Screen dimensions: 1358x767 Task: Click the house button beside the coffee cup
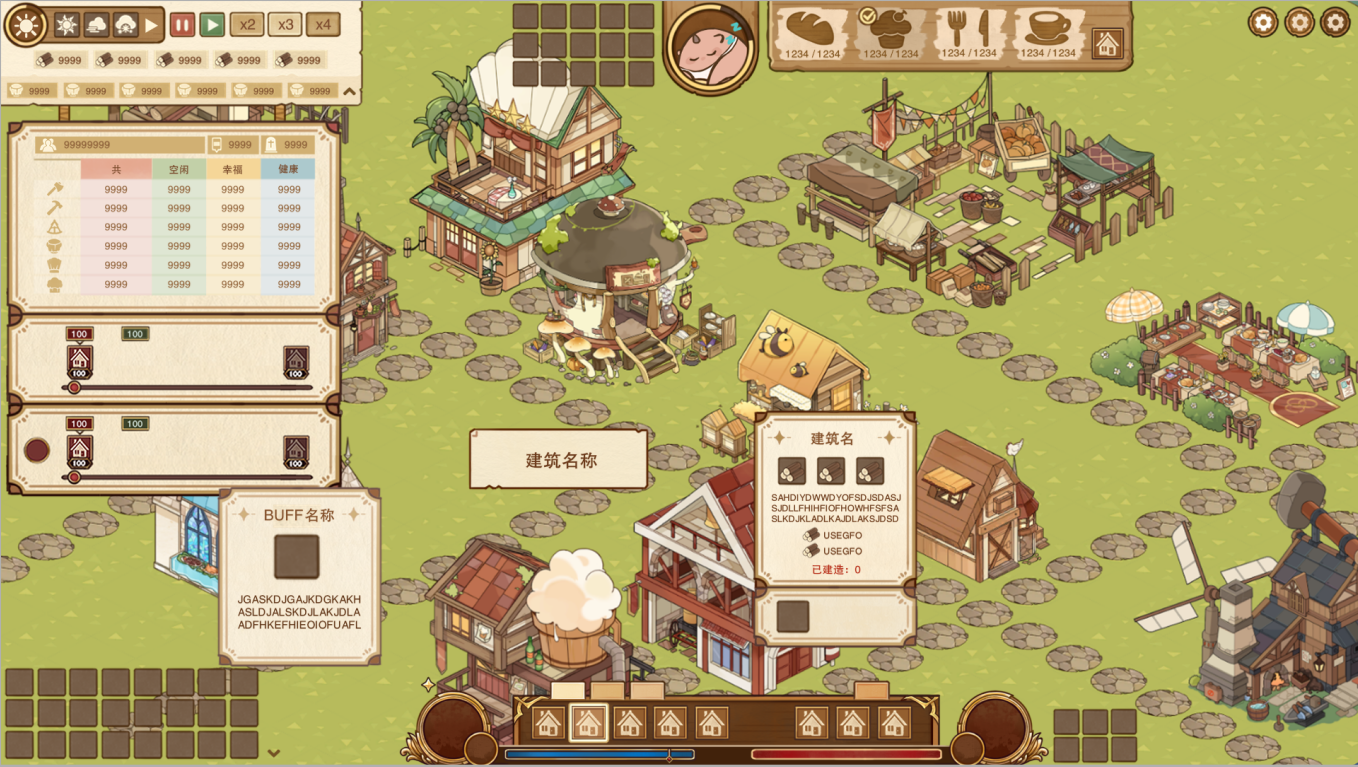tap(1106, 43)
